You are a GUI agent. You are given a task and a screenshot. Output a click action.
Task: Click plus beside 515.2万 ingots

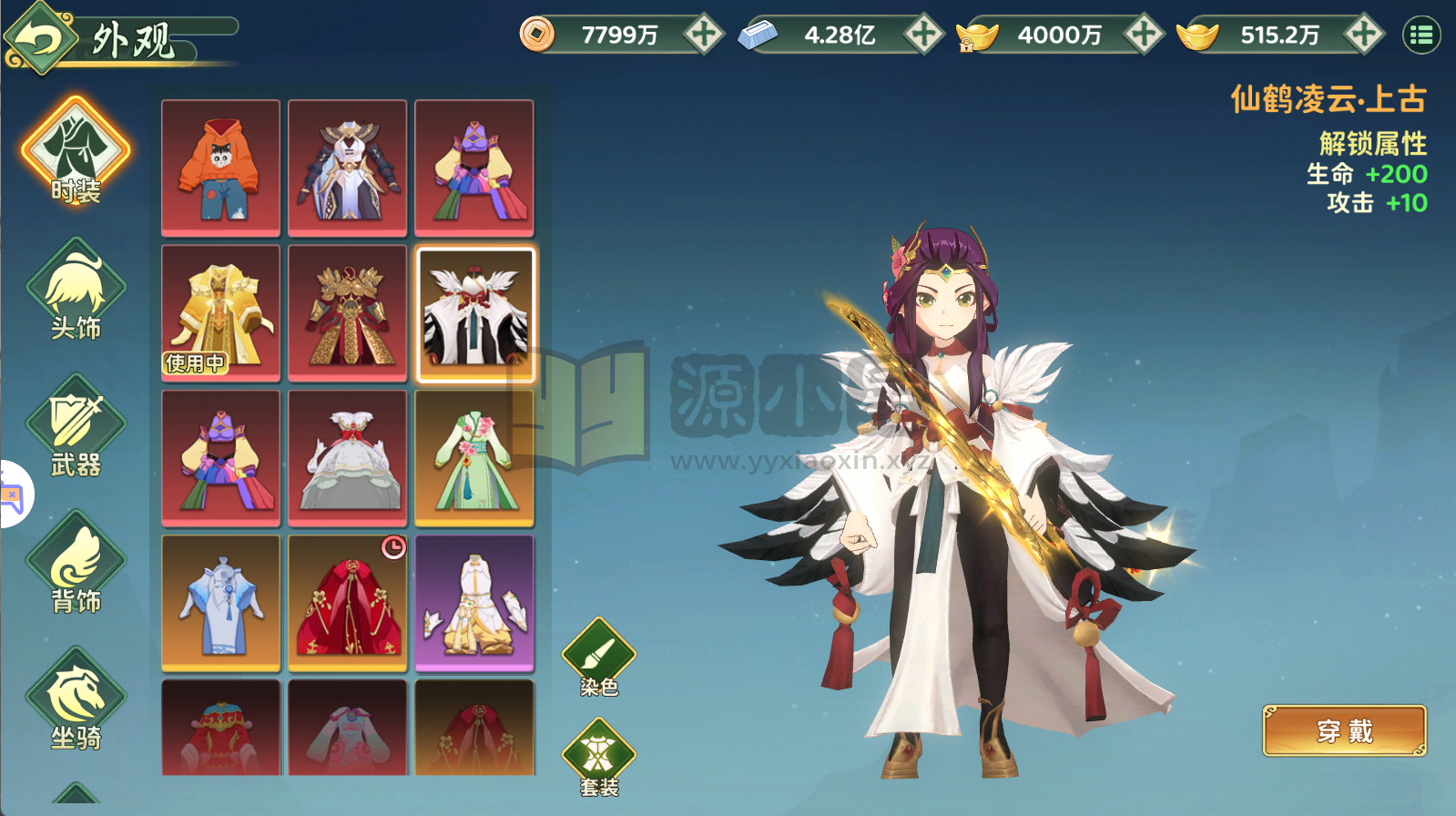click(x=1362, y=35)
